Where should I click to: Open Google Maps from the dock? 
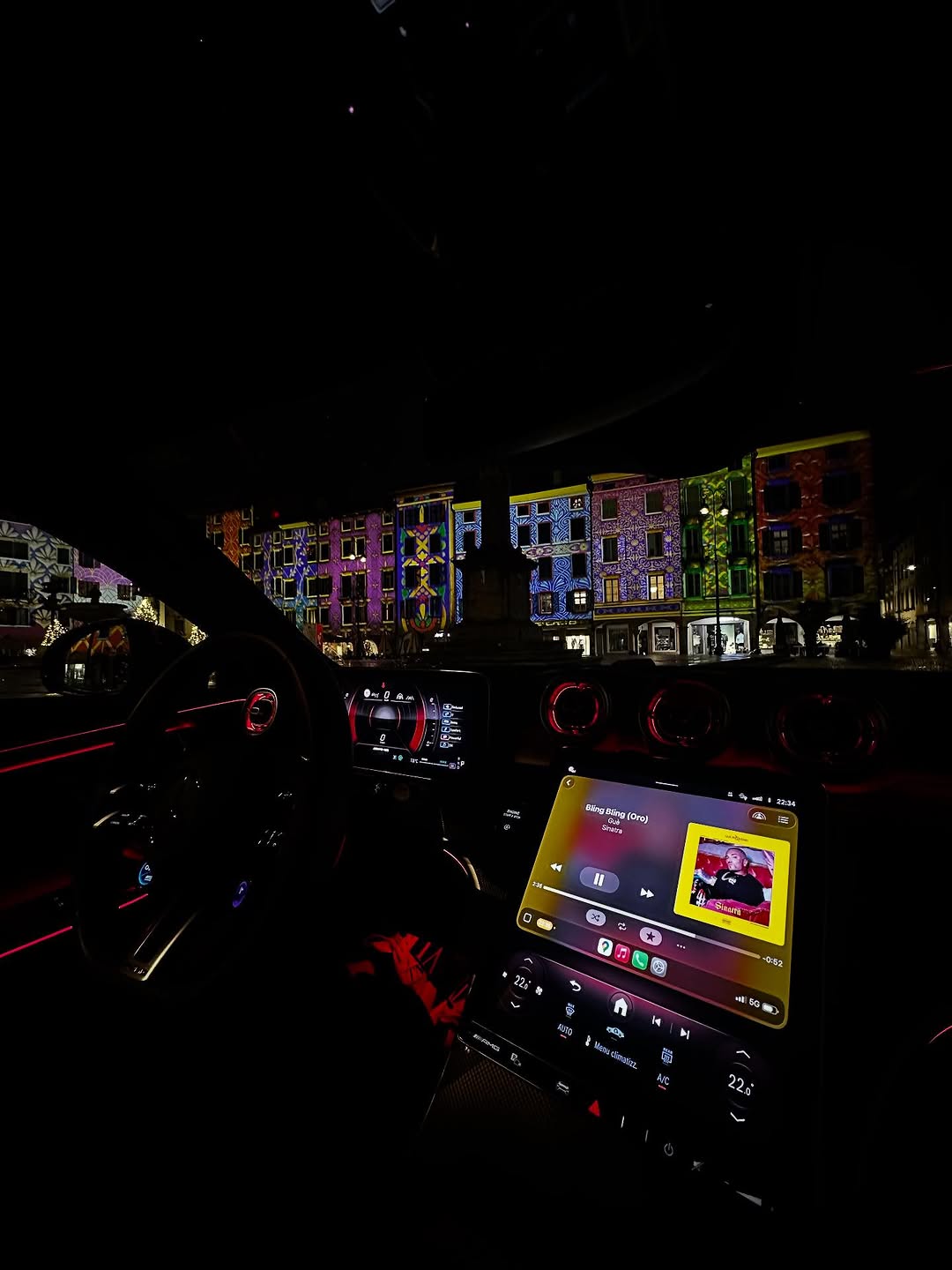click(604, 947)
